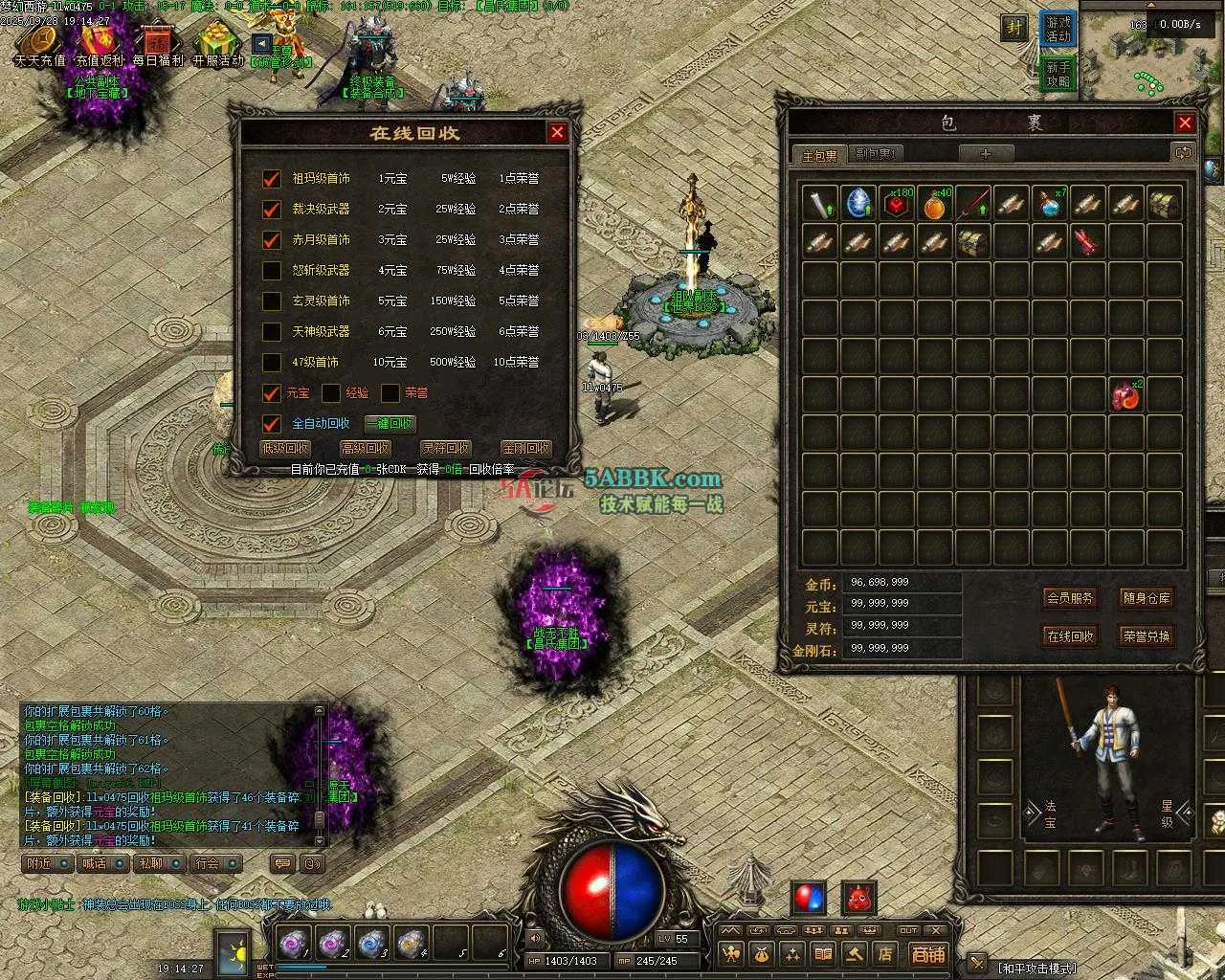Open 荣誉兑换 honor exchange
The image size is (1225, 980).
(x=1147, y=635)
